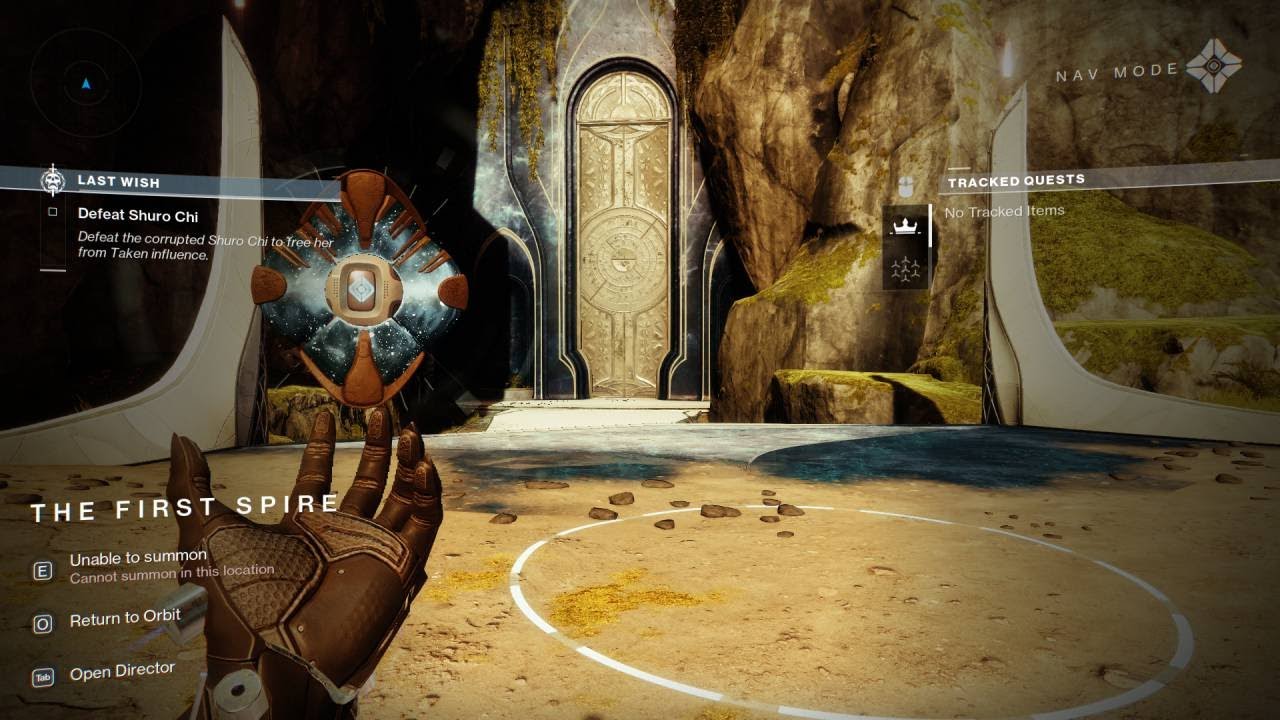Click the crown emblem in the quest sidebar
This screenshot has height=720, width=1280.
click(904, 227)
